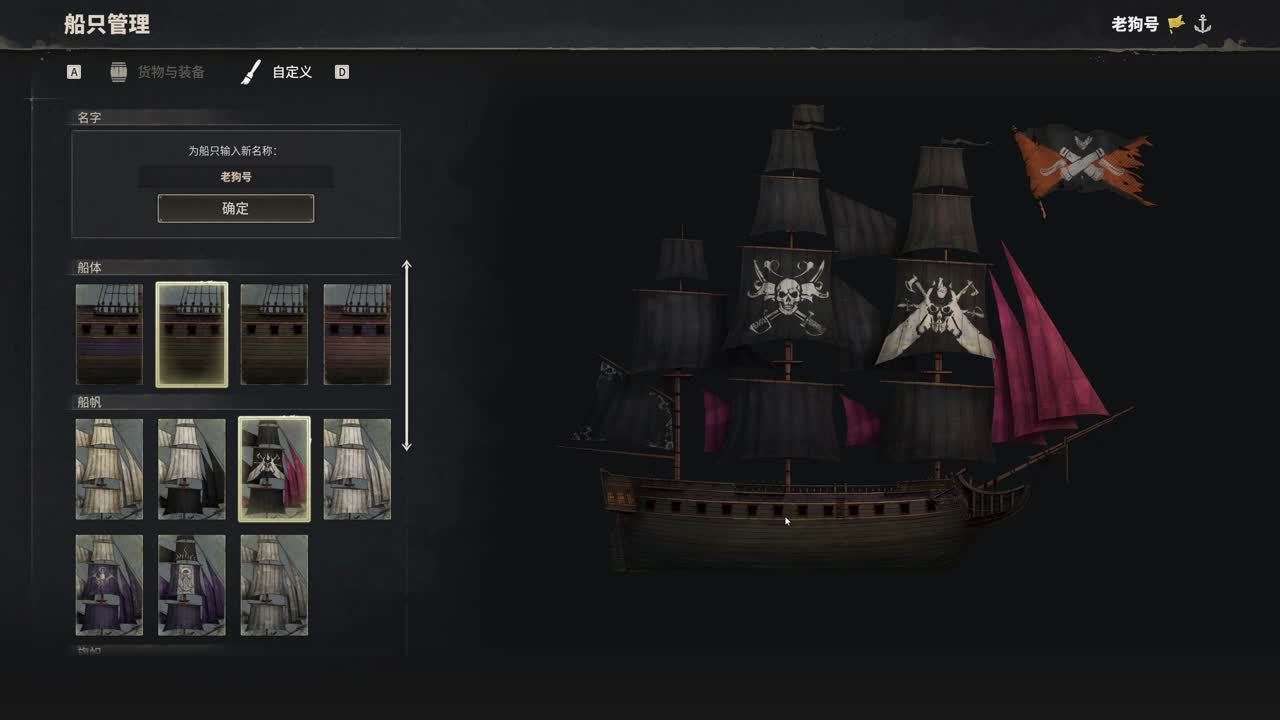Choose the black skull sails with crimson jib
This screenshot has height=720, width=1280.
click(x=274, y=469)
